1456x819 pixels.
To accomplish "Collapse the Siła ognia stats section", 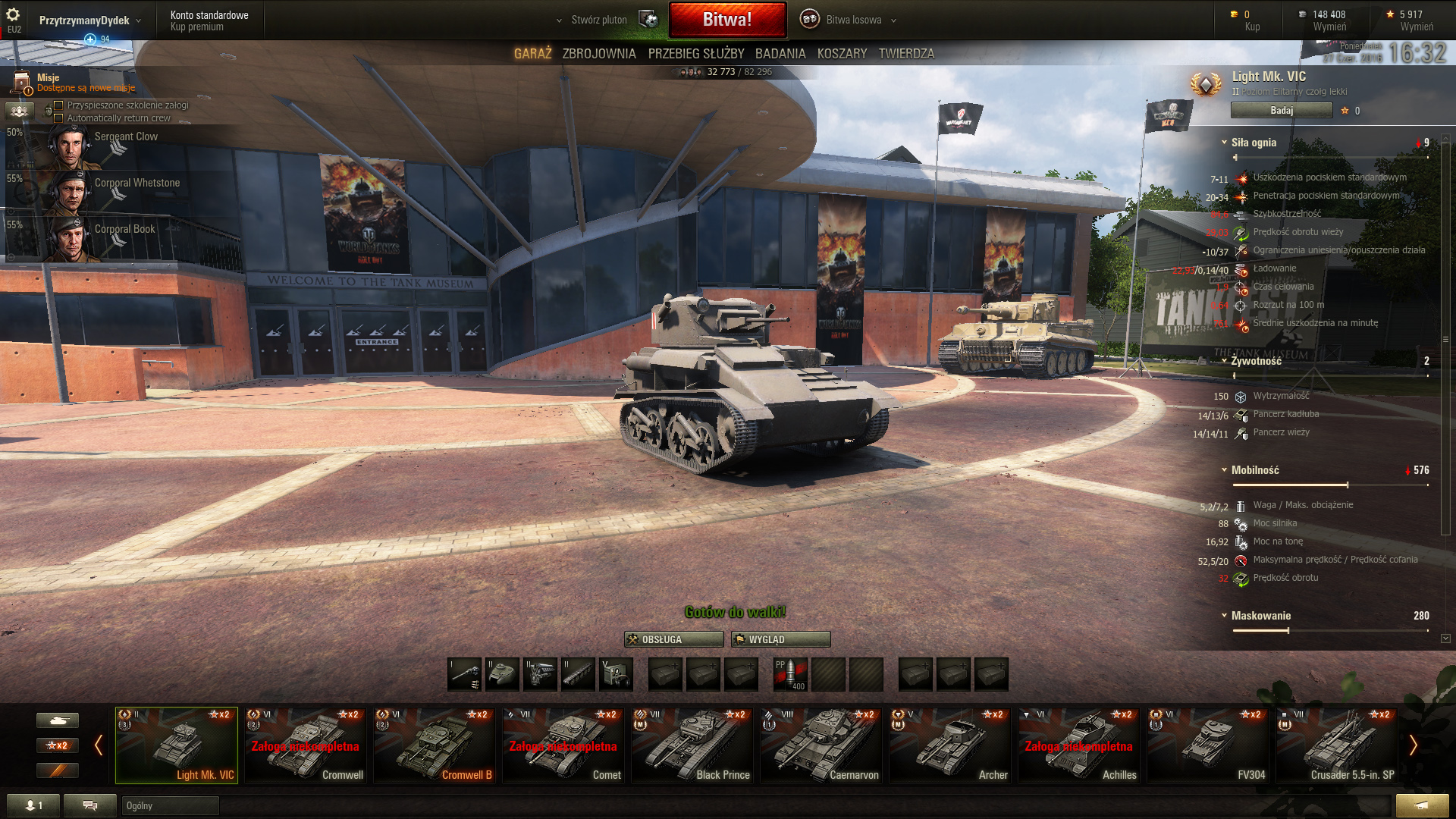I will coord(1224,143).
